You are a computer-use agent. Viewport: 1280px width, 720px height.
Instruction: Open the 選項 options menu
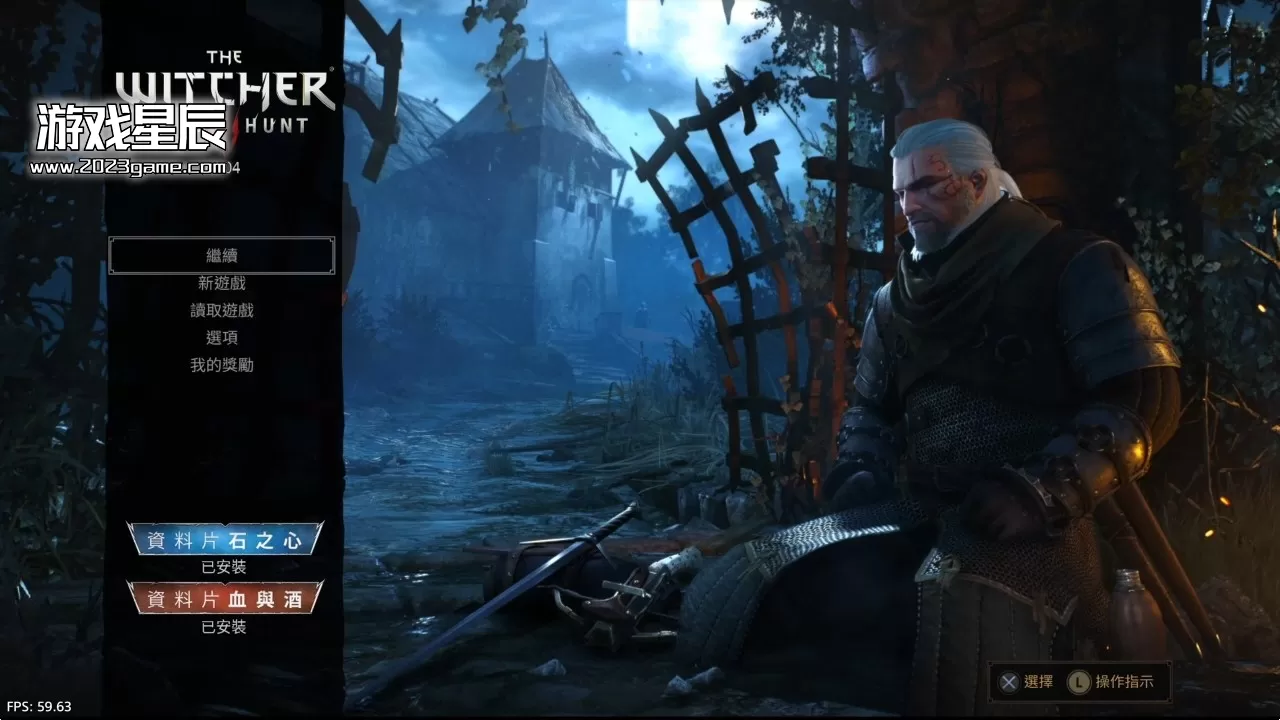[222, 337]
